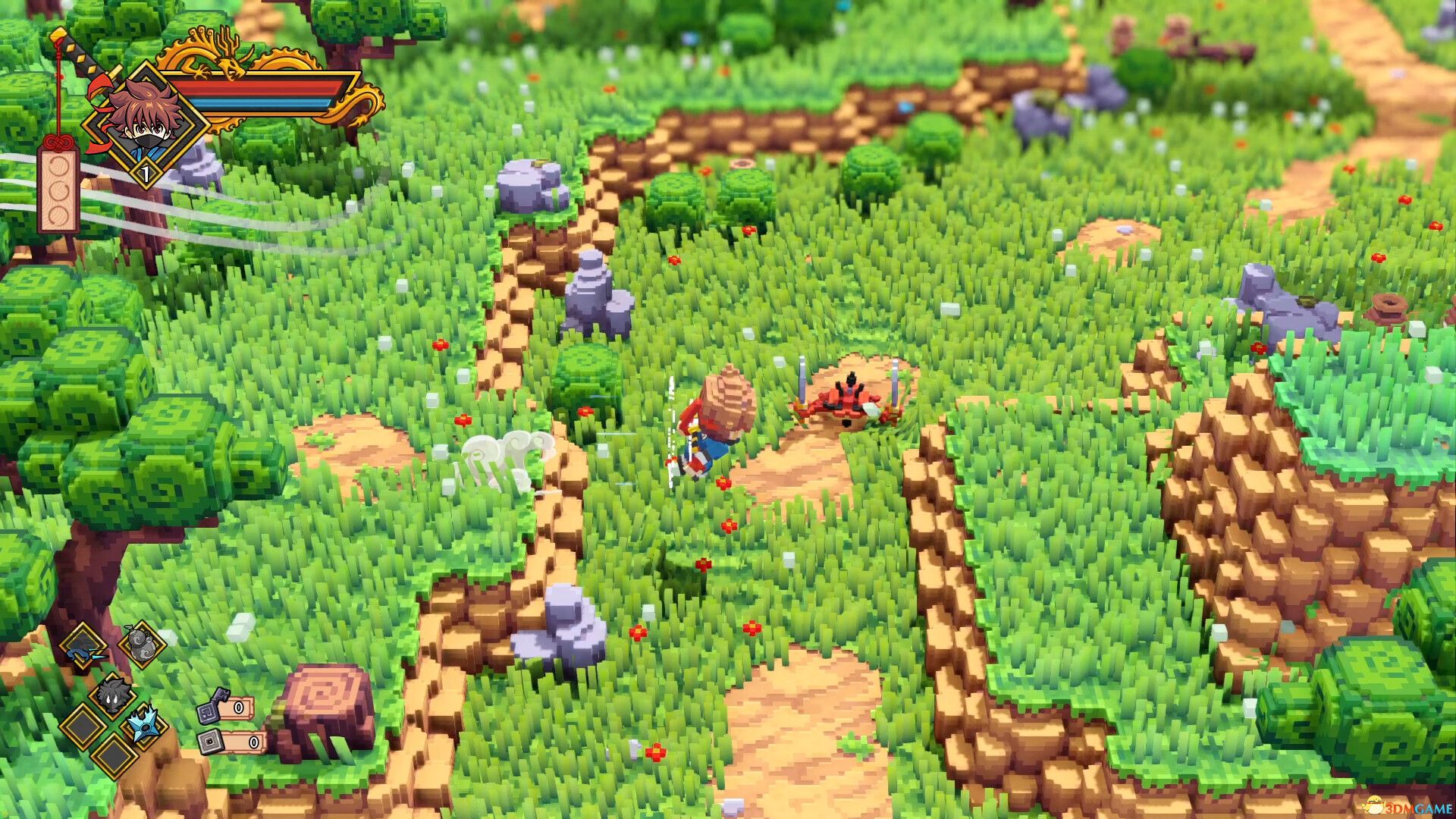The width and height of the screenshot is (1456, 819).
Task: Click the stone seal item icon
Action: (210, 742)
